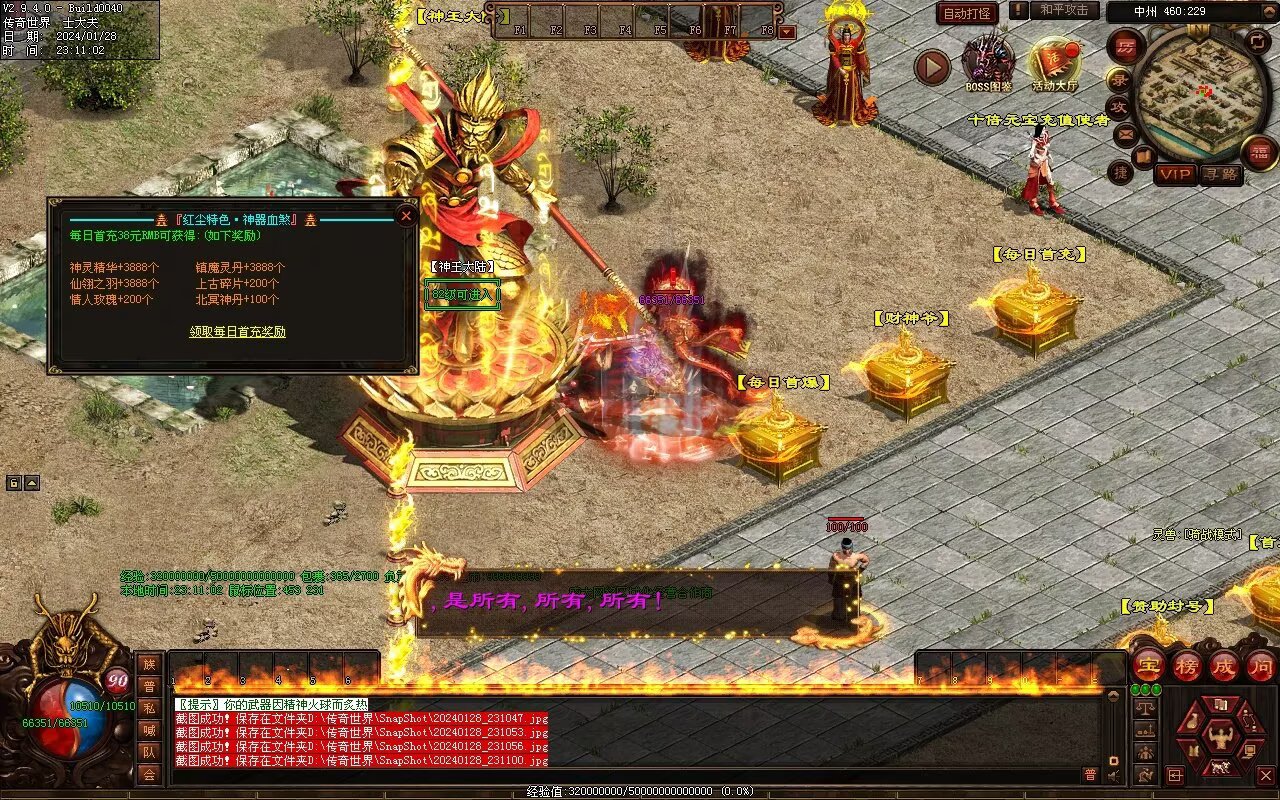This screenshot has height=800, width=1280.
Task: Open the BOSS图鉴 bestiary icon
Action: [x=988, y=62]
